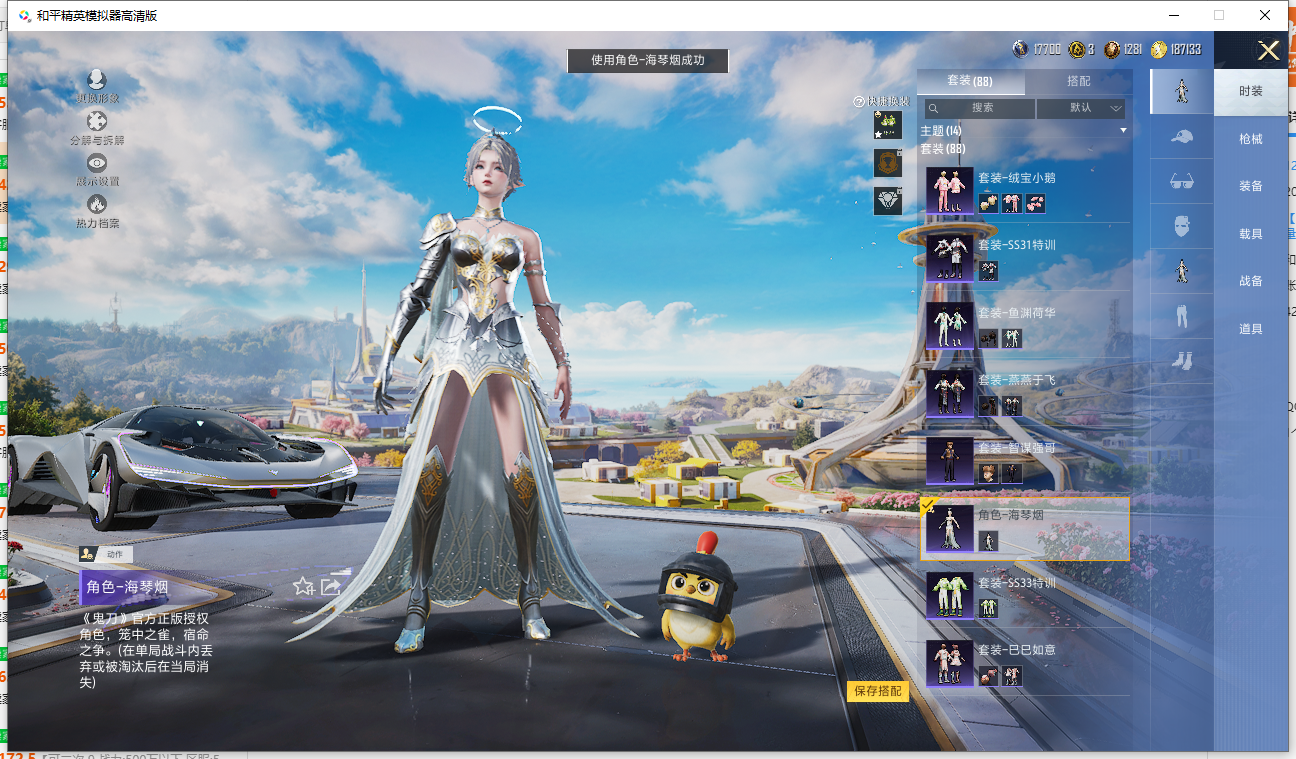The image size is (1296, 759).
Task: Select the 装备 menu entry
Action: (1250, 186)
